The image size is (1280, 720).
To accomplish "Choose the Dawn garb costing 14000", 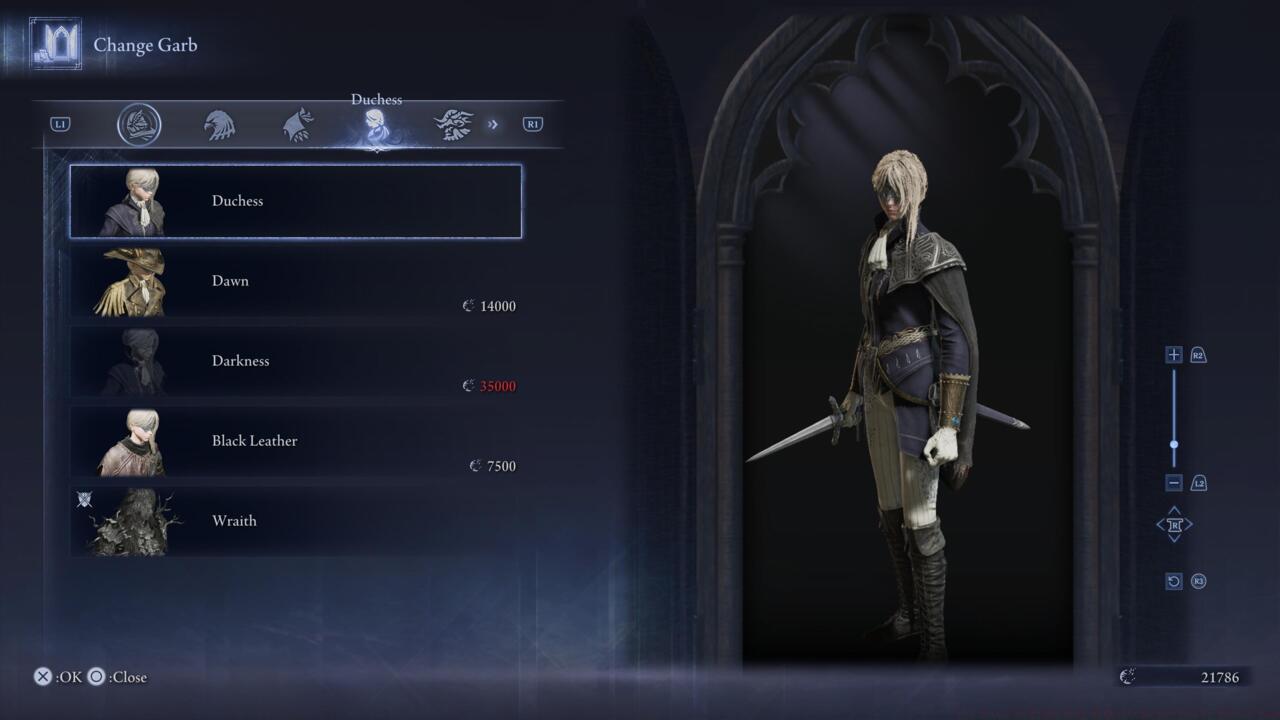I will pos(296,281).
